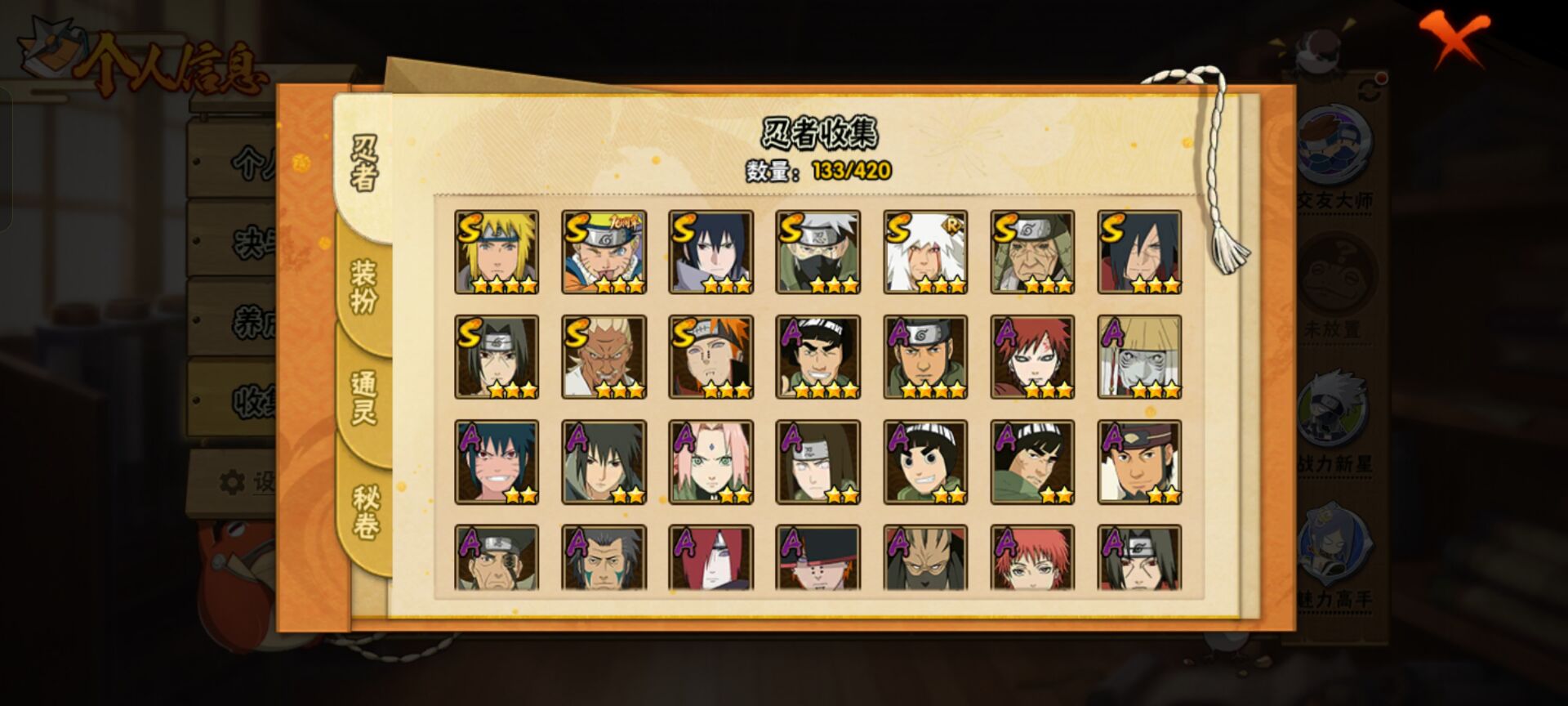Choose the Madara S-rank ninja card
1568x706 pixels.
tap(1139, 252)
